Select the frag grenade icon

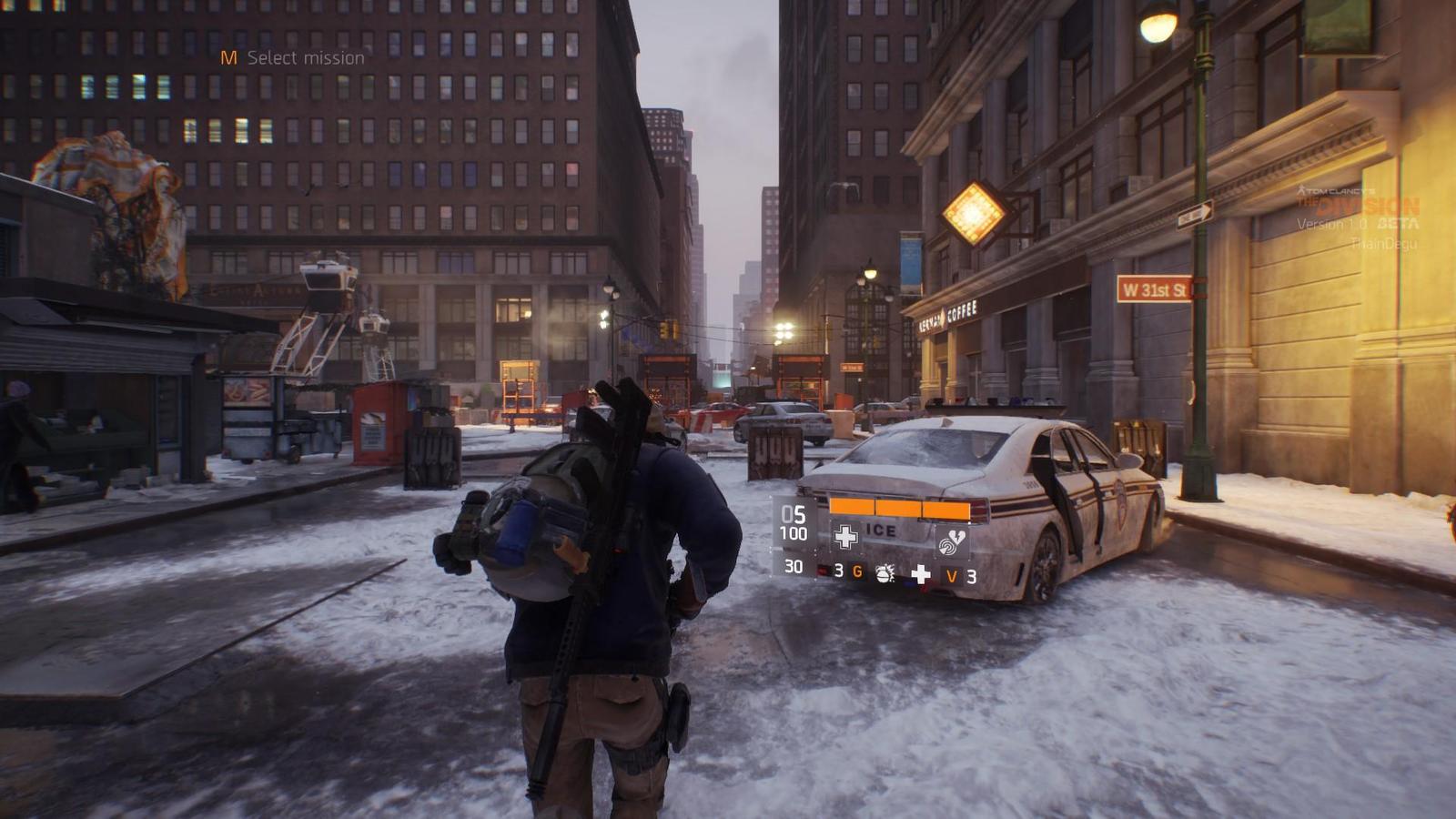click(884, 573)
